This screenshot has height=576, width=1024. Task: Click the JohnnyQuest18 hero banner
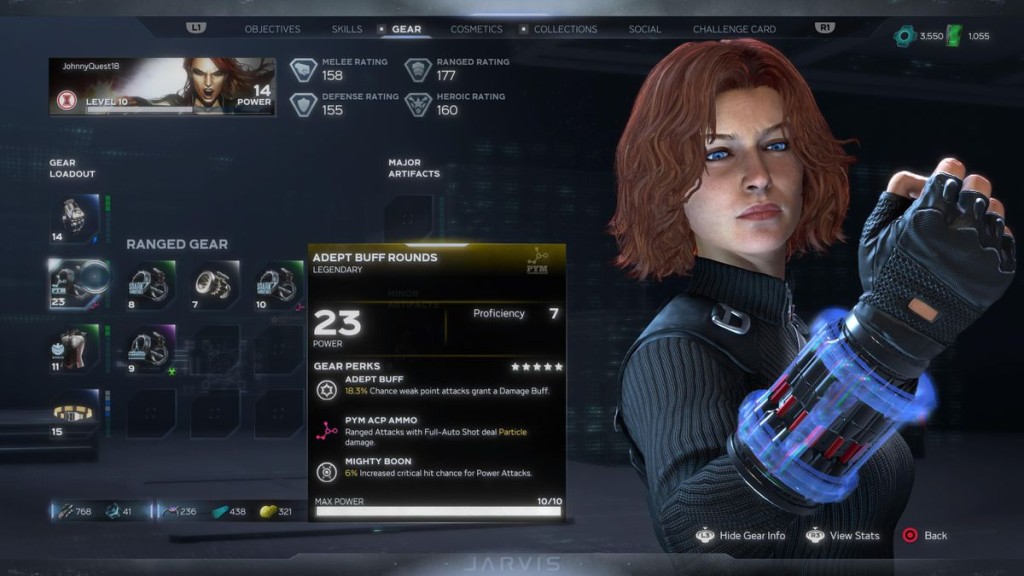[162, 86]
